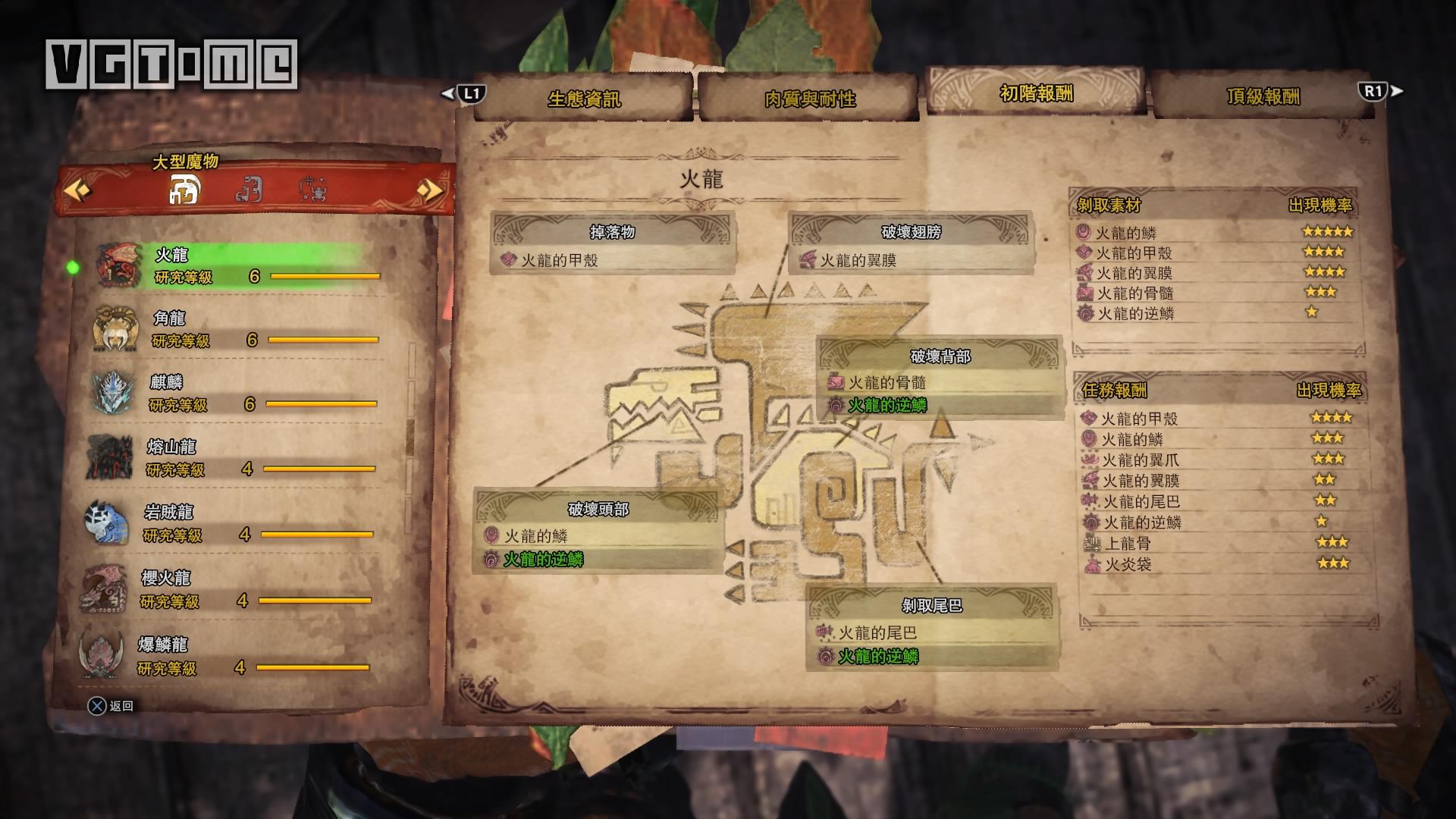This screenshot has height=819, width=1456.
Task: Click the right arrow of monster category bar
Action: pyautogui.click(x=430, y=190)
